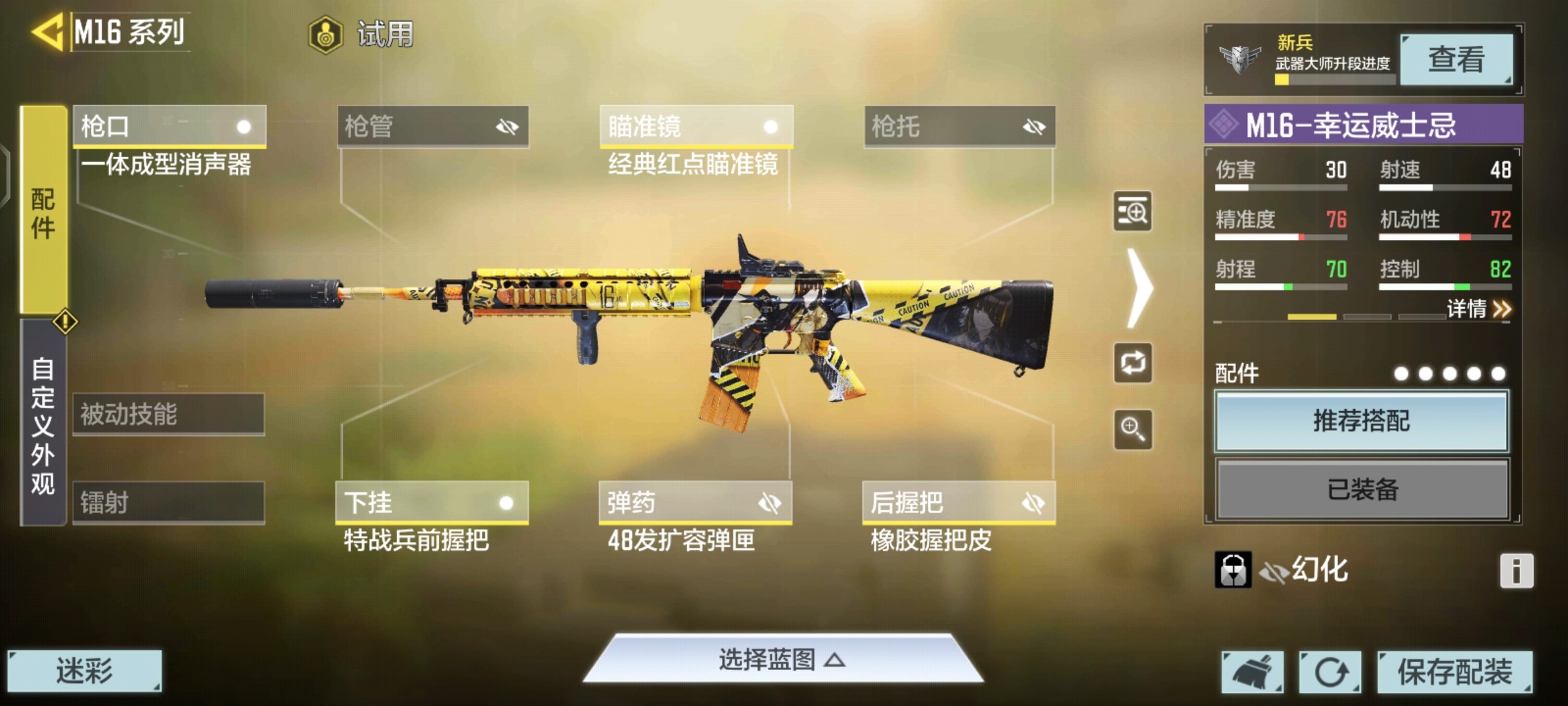1568x706 pixels.
Task: Choose the 枪托 stock slot
Action: click(x=959, y=126)
